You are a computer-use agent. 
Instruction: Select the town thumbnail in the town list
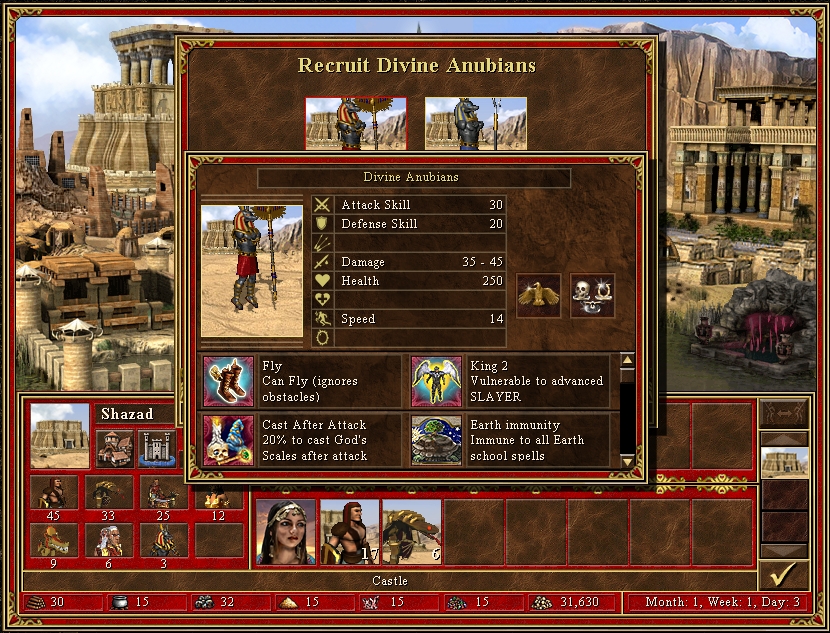[784, 463]
